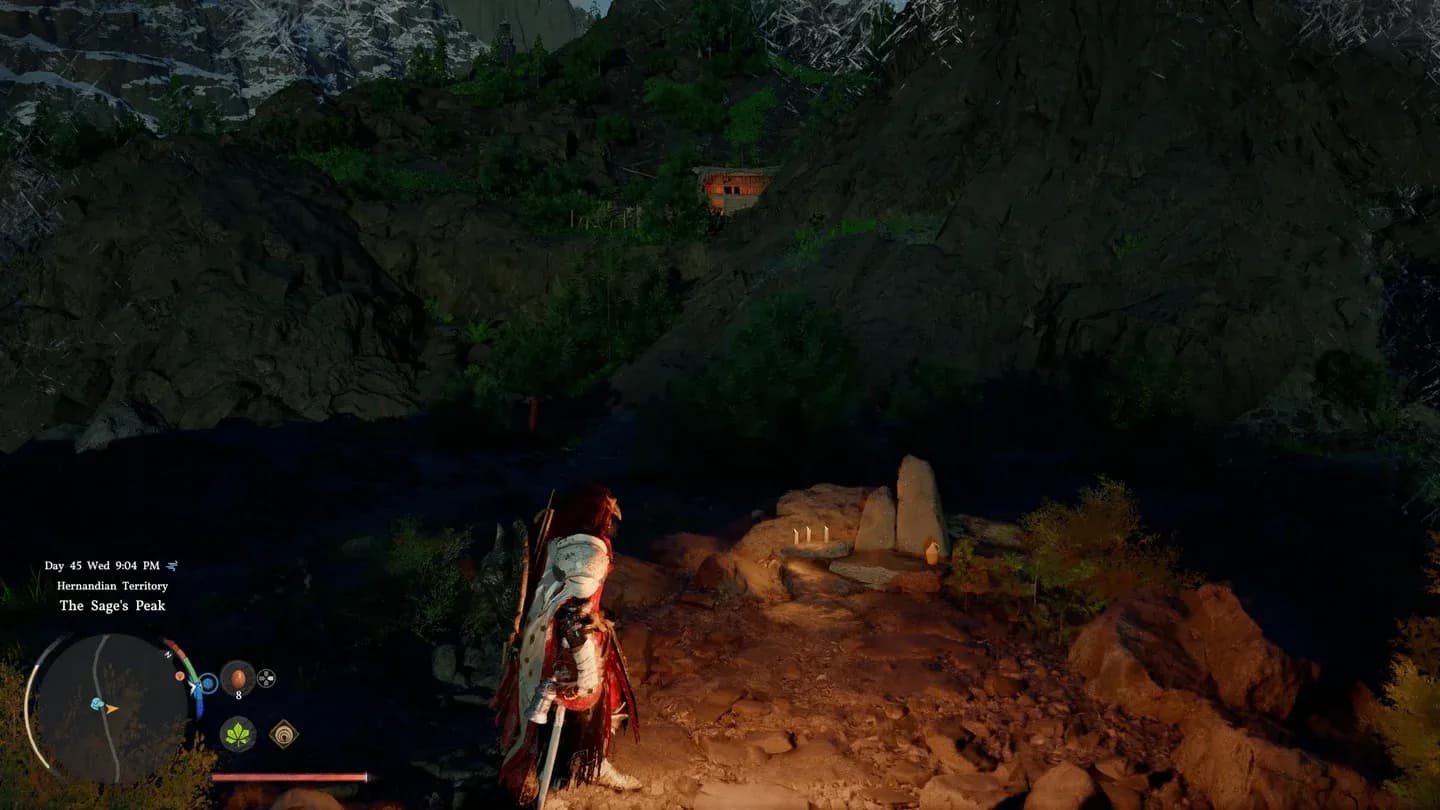Click the circled blue icon on minimap edge

point(208,683)
